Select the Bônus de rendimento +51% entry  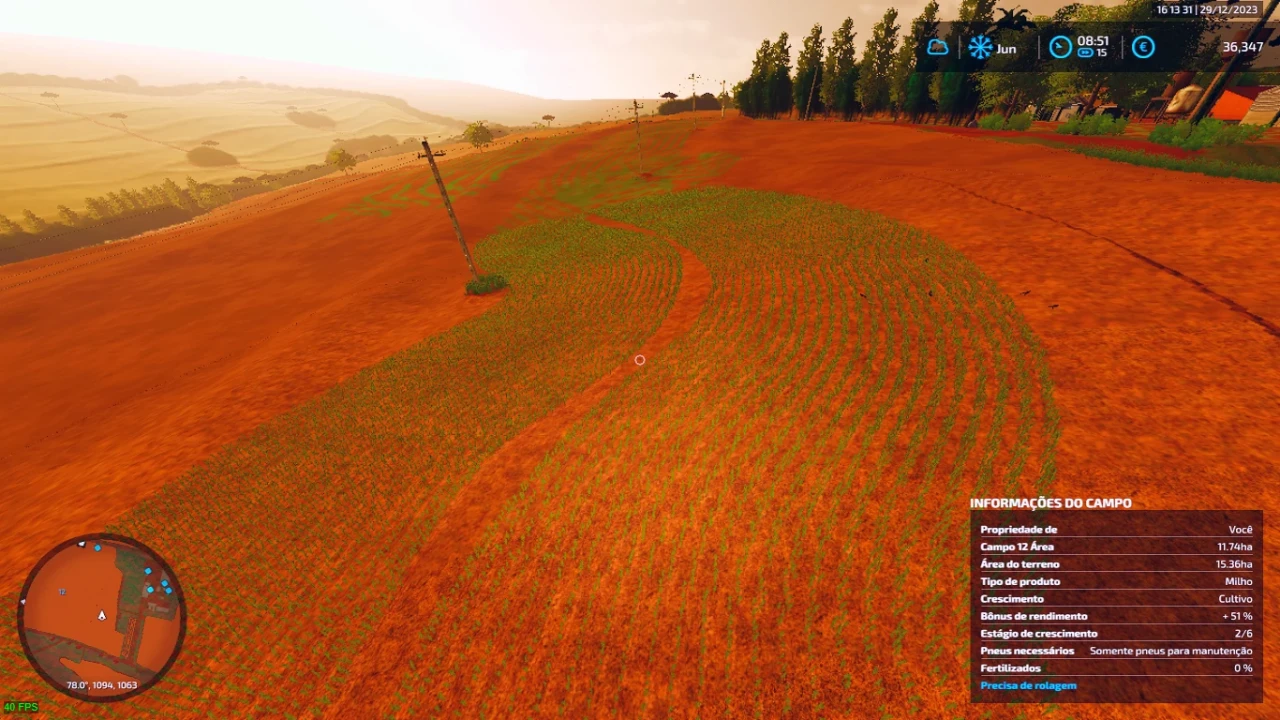(1115, 616)
